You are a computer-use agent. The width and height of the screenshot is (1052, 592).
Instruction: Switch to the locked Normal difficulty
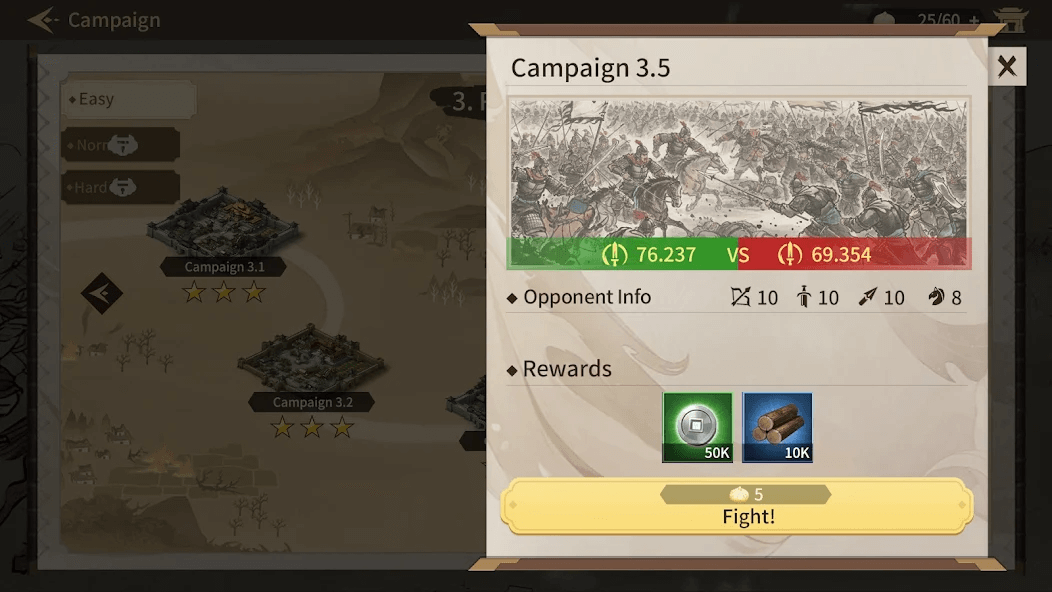(120, 145)
